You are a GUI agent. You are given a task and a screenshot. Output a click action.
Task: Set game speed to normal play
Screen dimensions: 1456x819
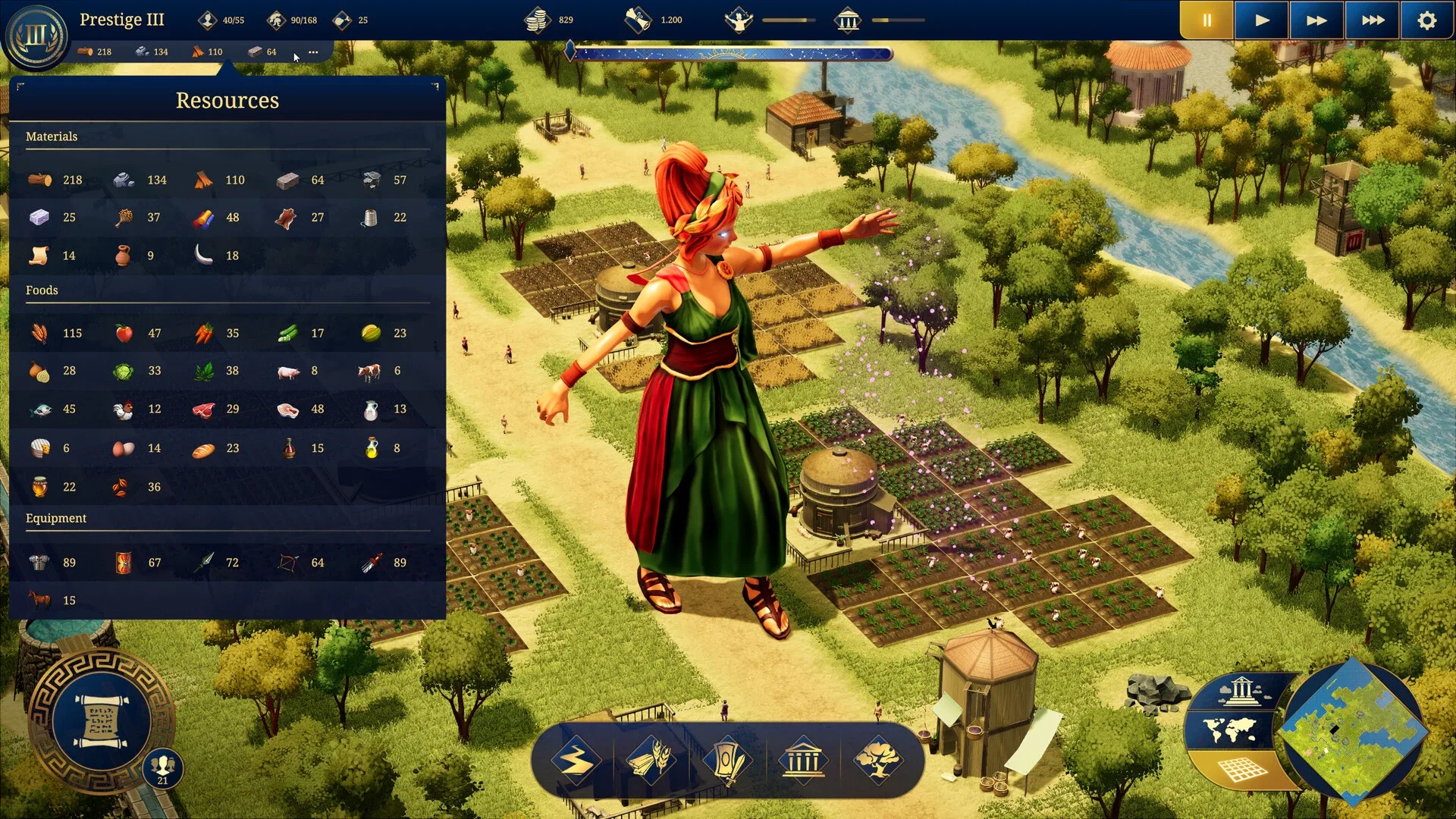pyautogui.click(x=1261, y=20)
